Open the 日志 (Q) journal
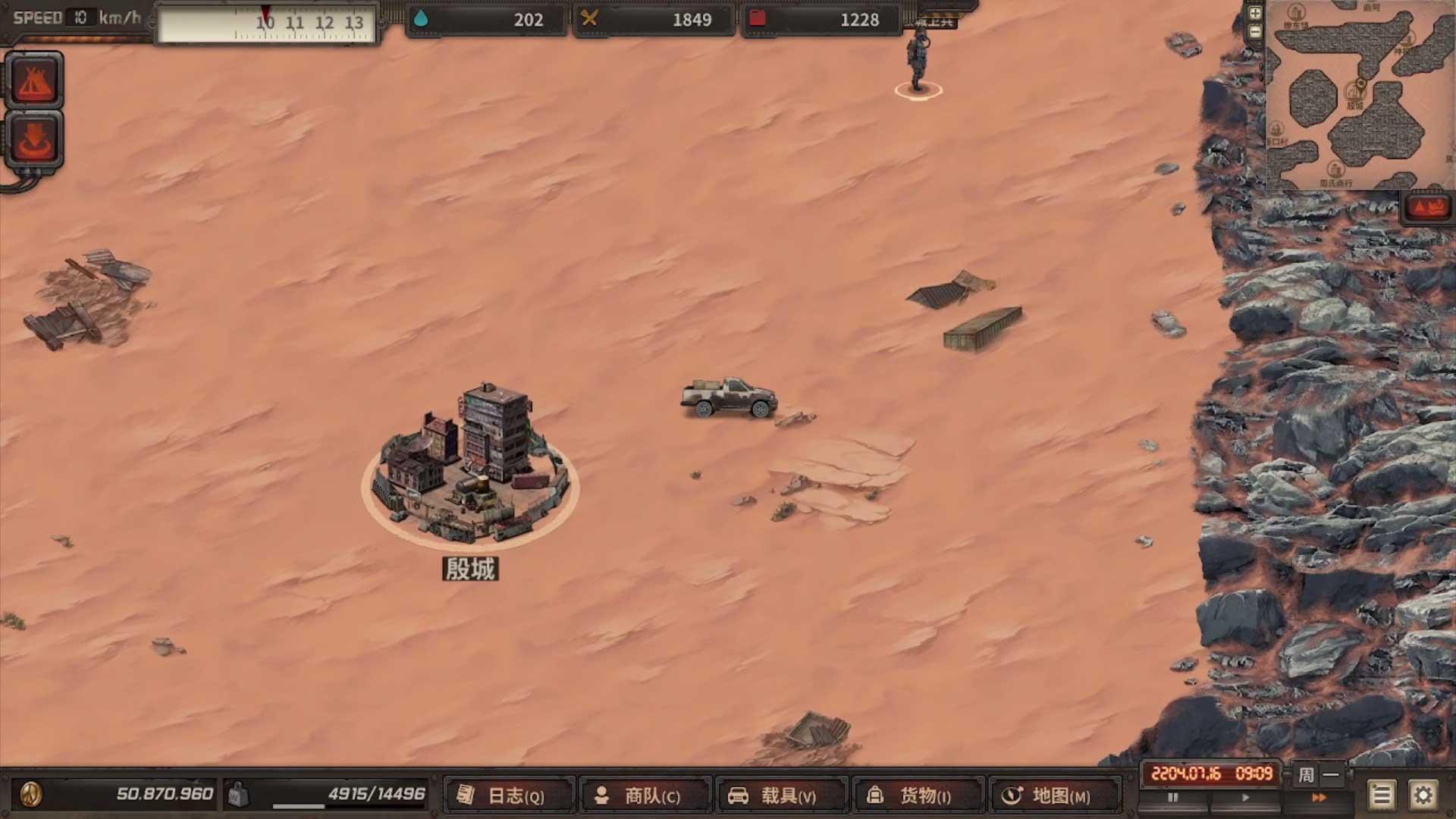 (x=510, y=795)
